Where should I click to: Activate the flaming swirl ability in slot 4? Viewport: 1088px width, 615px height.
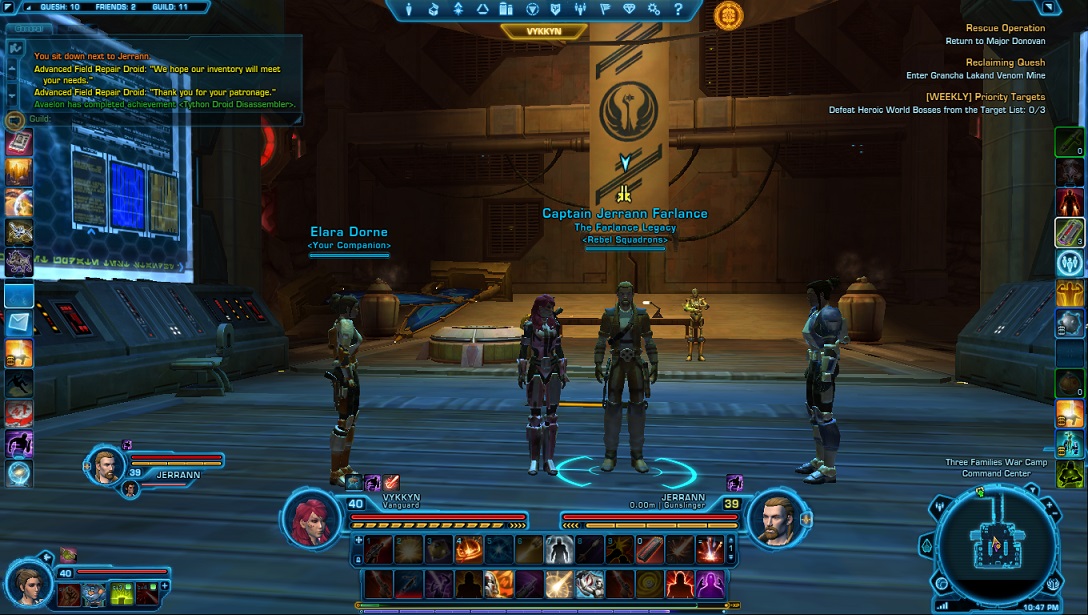(x=469, y=548)
